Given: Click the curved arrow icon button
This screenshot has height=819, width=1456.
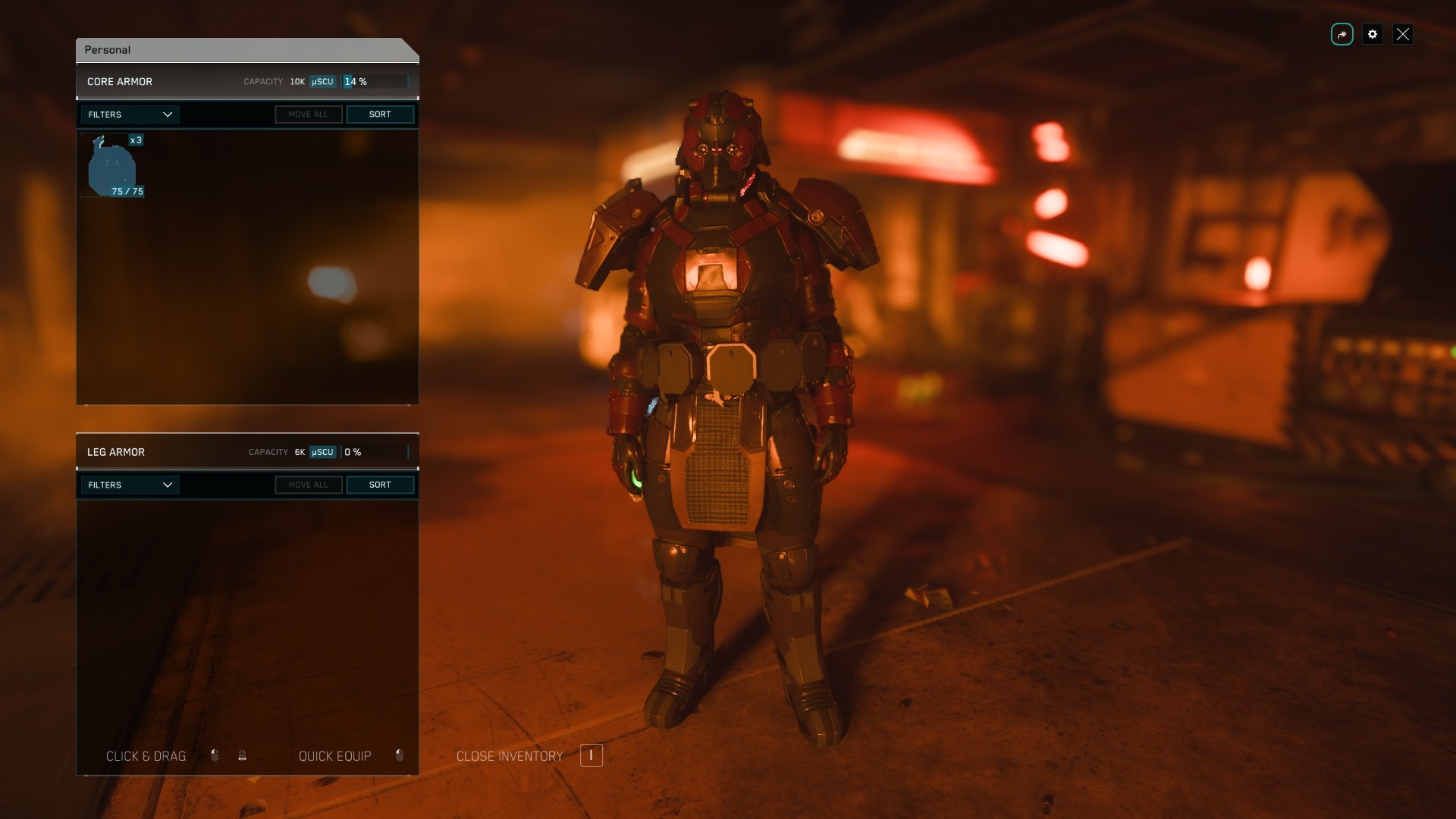Looking at the screenshot, I should (x=1342, y=34).
